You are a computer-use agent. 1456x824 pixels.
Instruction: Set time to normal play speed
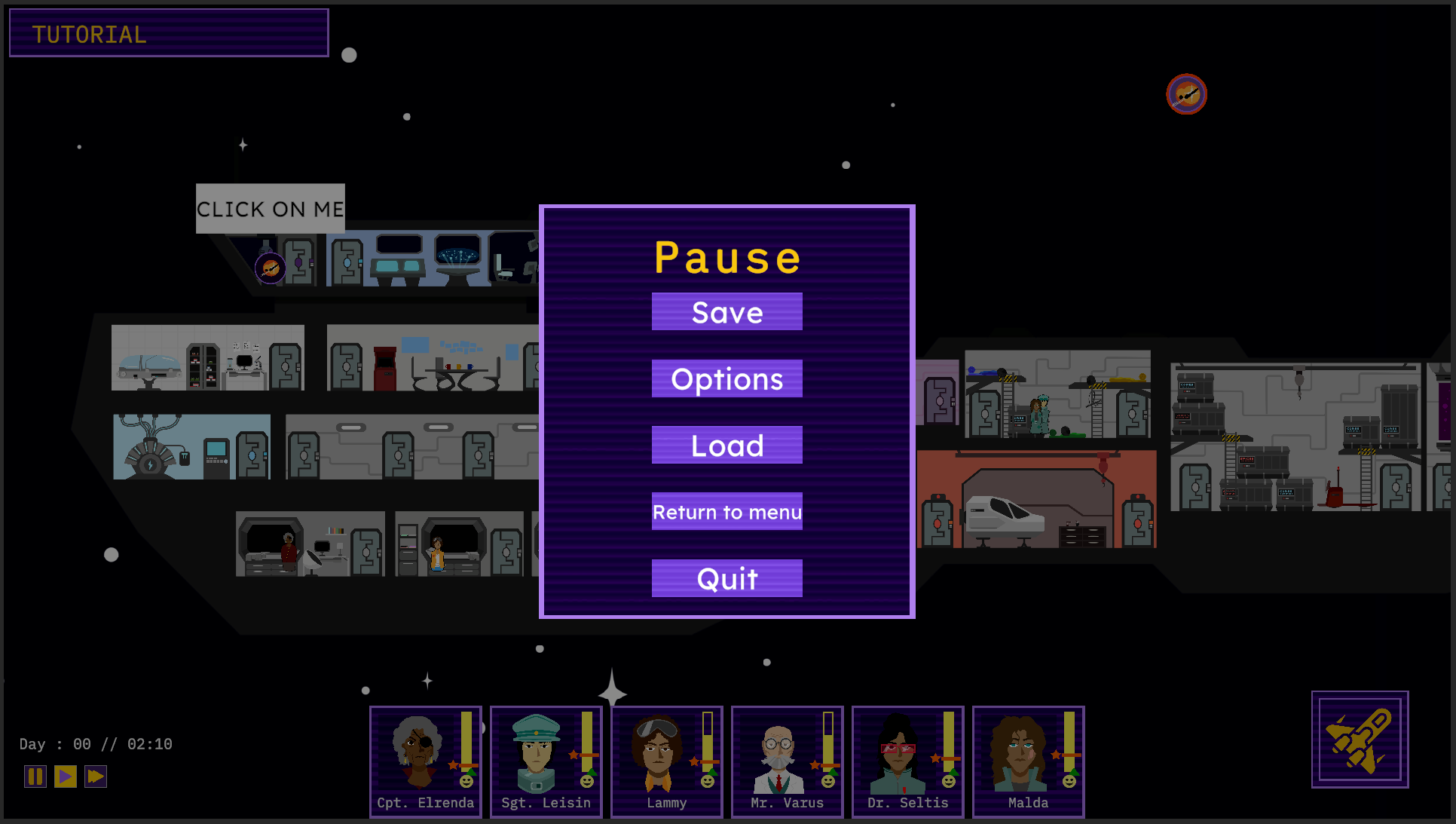66,776
